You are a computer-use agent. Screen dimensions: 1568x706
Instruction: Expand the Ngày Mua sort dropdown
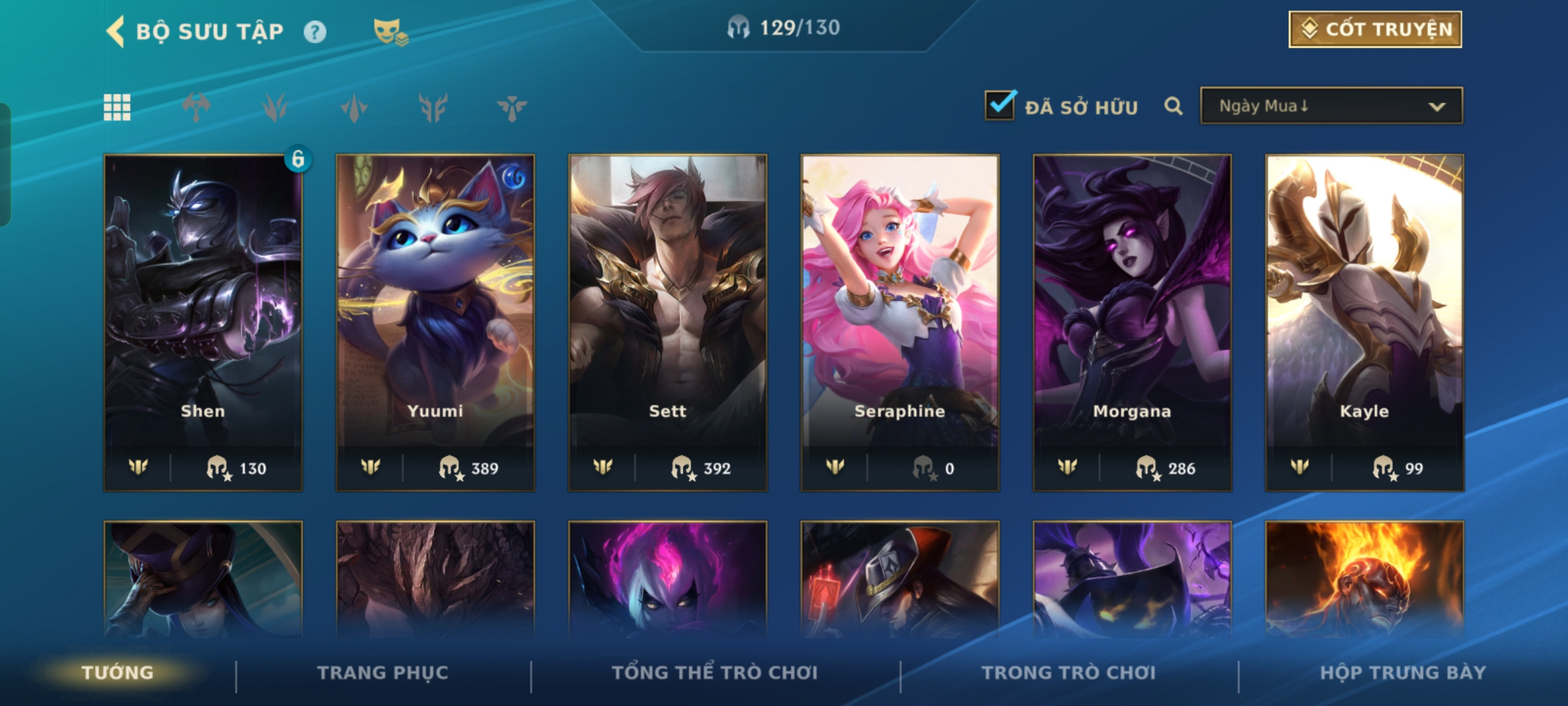point(1331,106)
